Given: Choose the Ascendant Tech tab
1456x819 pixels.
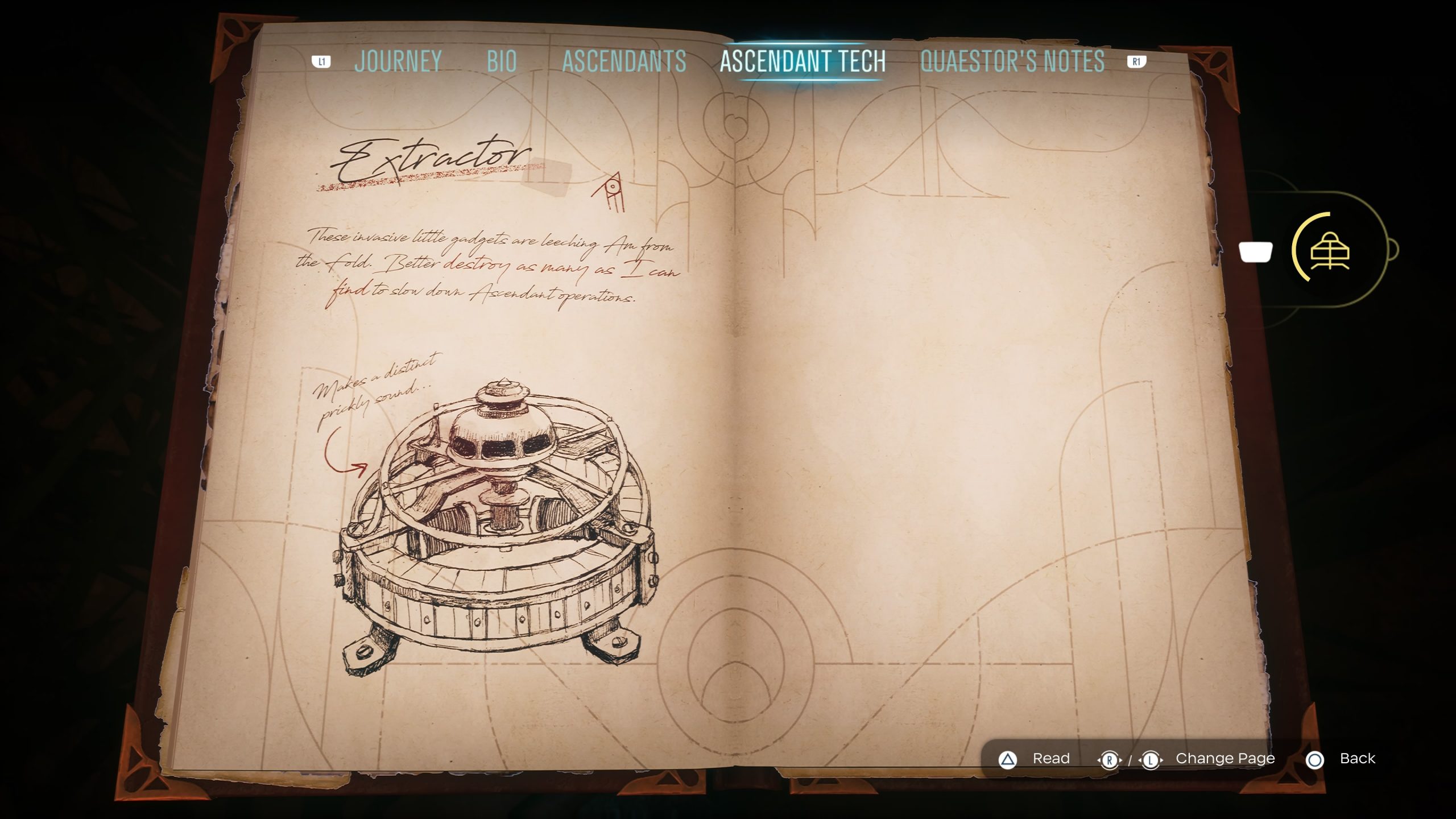Looking at the screenshot, I should click(x=803, y=61).
